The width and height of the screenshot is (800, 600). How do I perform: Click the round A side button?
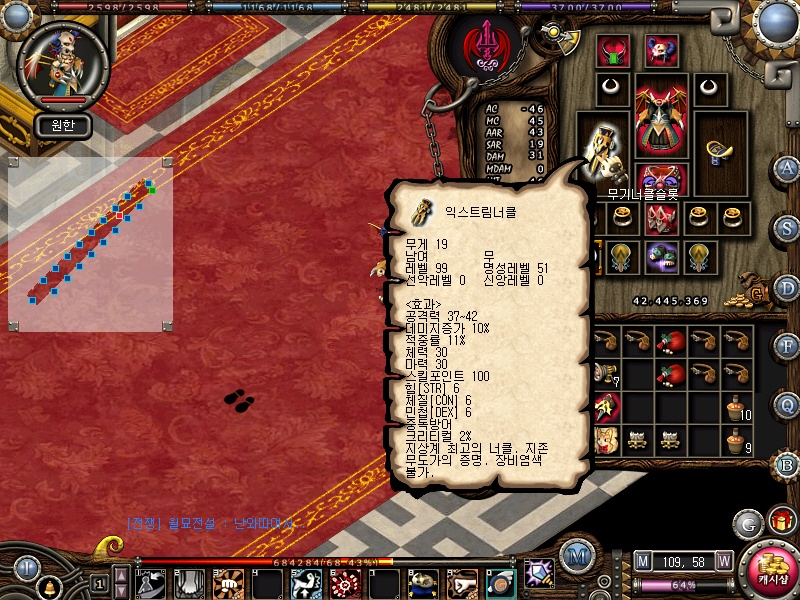coord(787,167)
